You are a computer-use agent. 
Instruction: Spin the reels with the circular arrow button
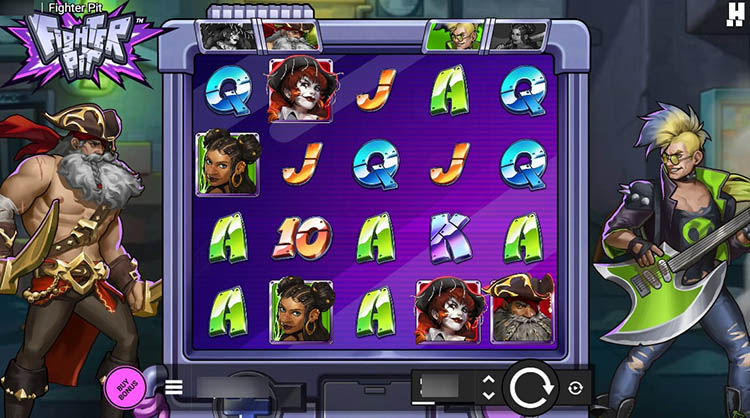point(529,388)
